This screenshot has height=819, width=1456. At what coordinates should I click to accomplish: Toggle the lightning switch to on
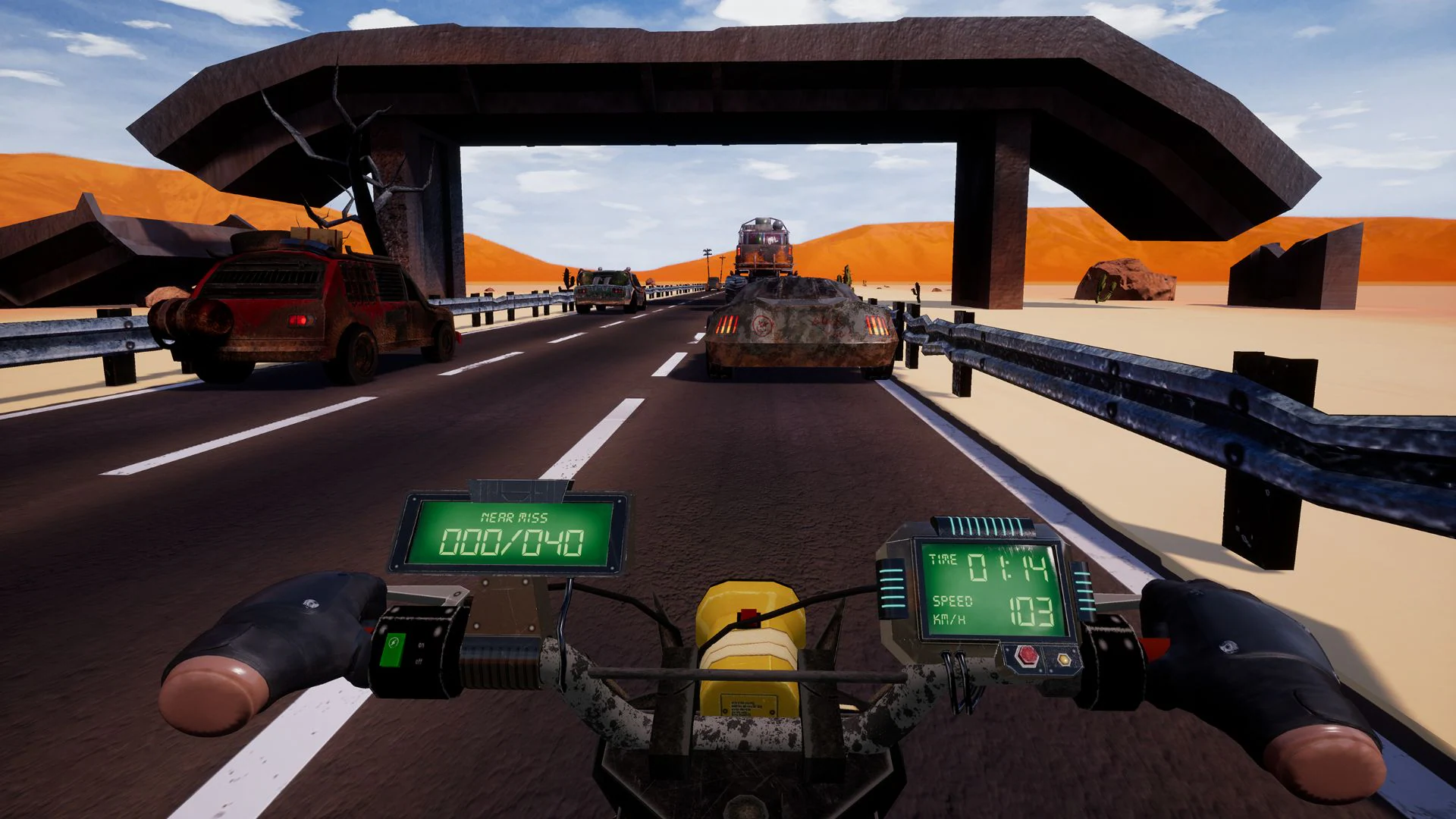pos(422,645)
